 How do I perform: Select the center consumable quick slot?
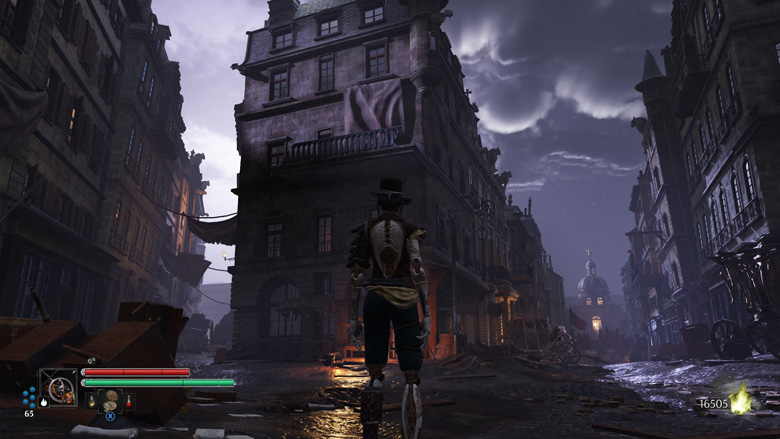point(109,398)
